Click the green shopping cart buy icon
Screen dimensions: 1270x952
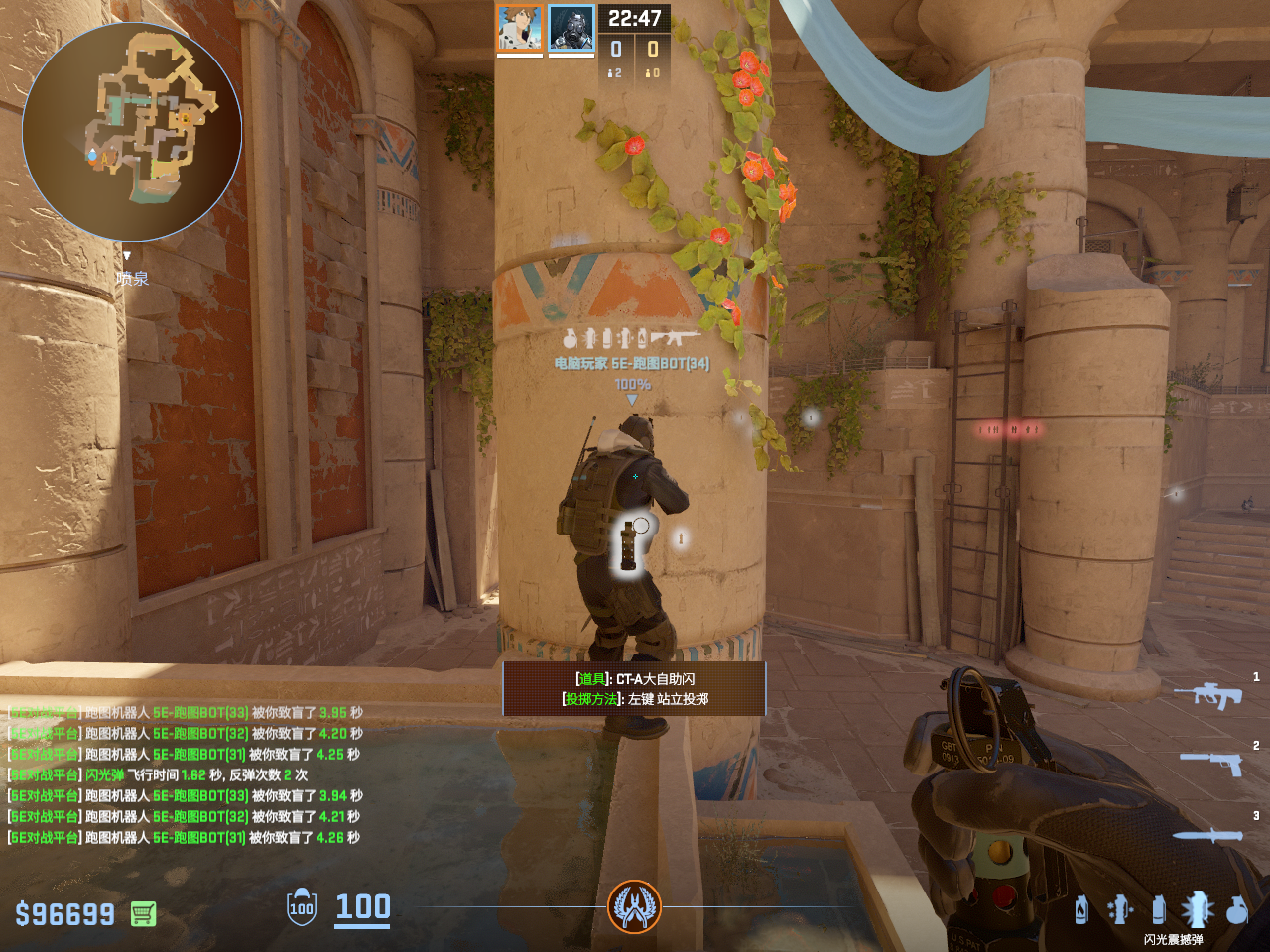[143, 913]
